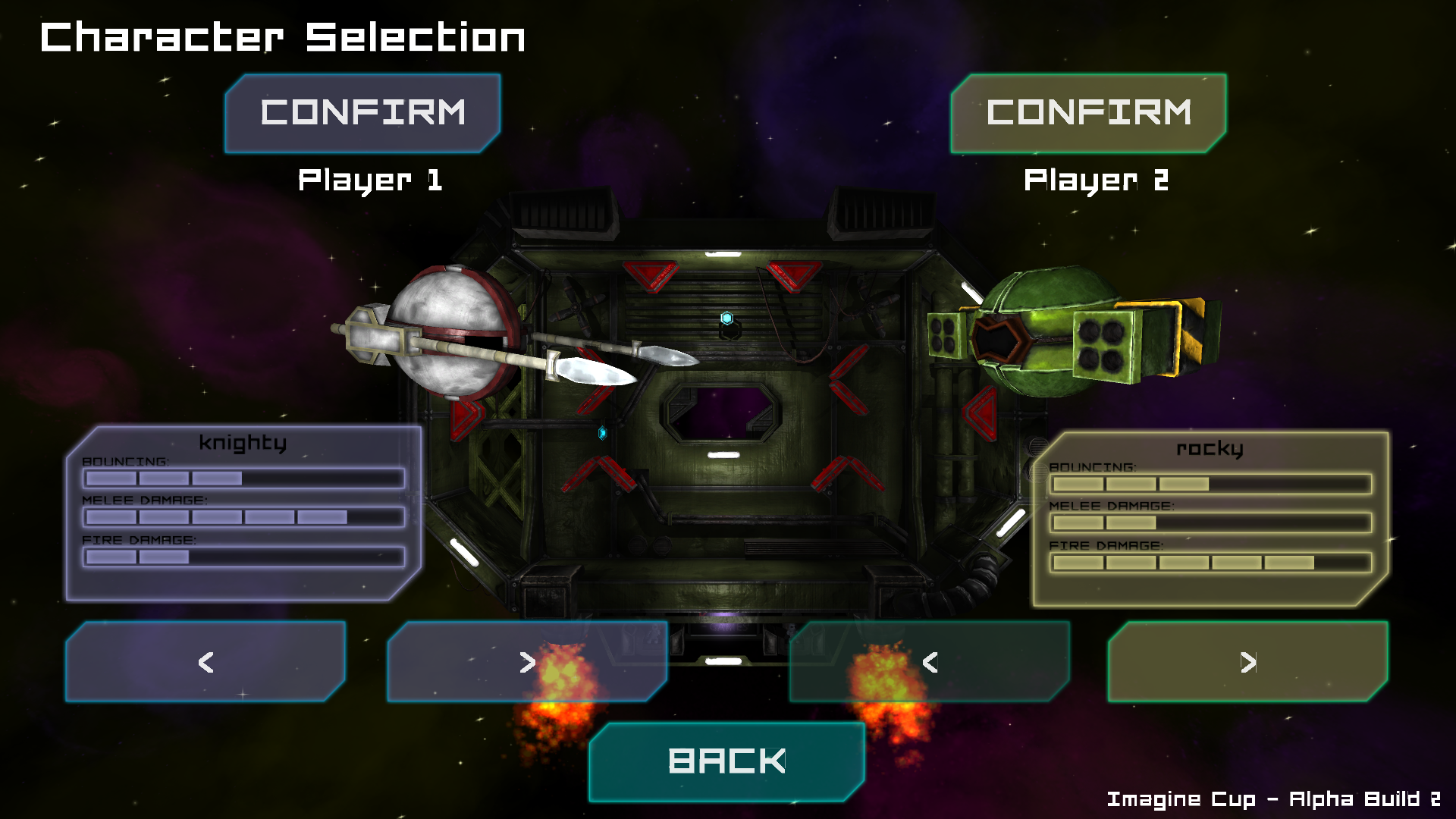Select next character for Player 1

tap(527, 662)
